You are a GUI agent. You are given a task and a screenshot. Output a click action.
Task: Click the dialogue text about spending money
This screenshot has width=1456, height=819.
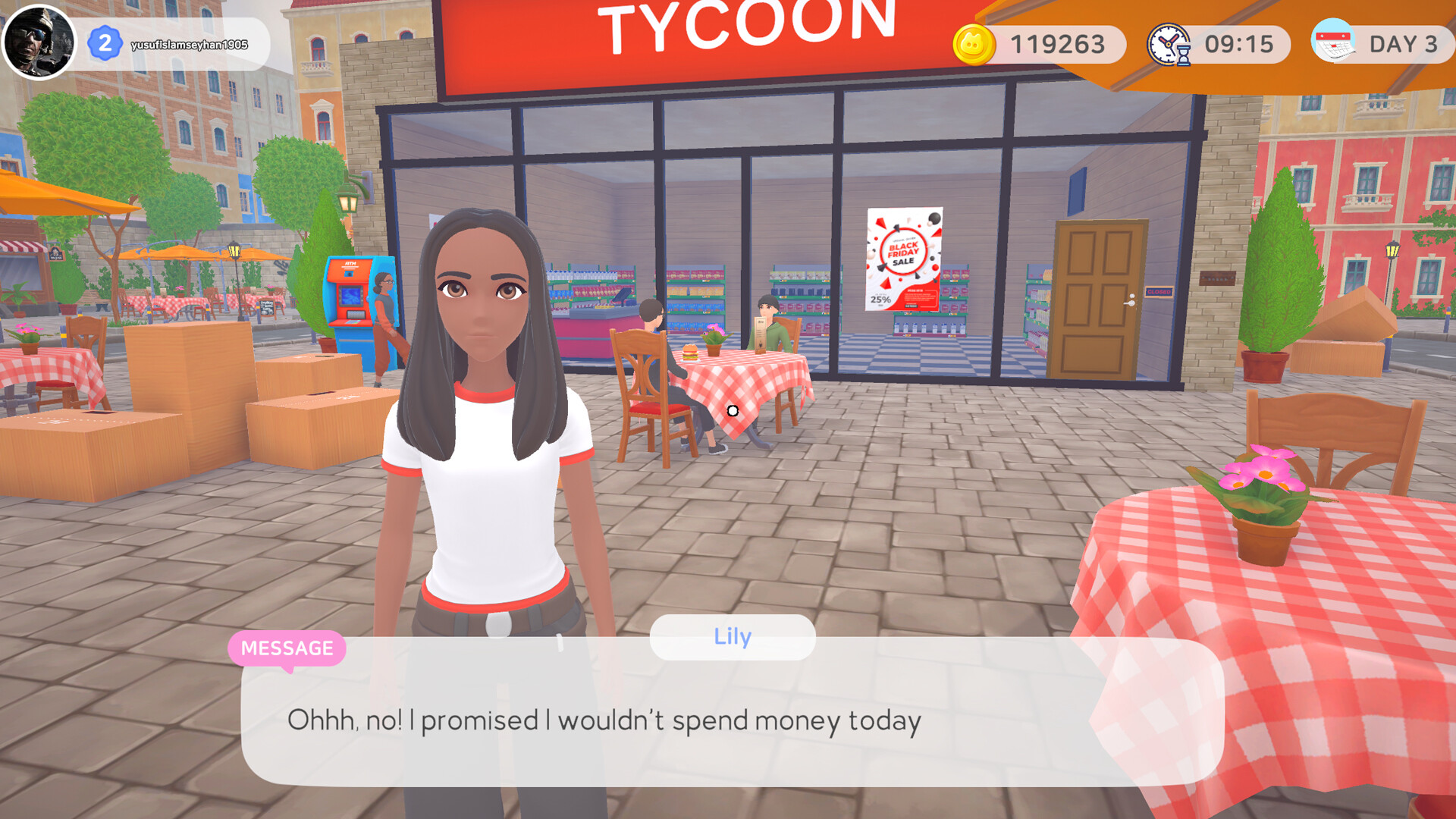pyautogui.click(x=604, y=721)
